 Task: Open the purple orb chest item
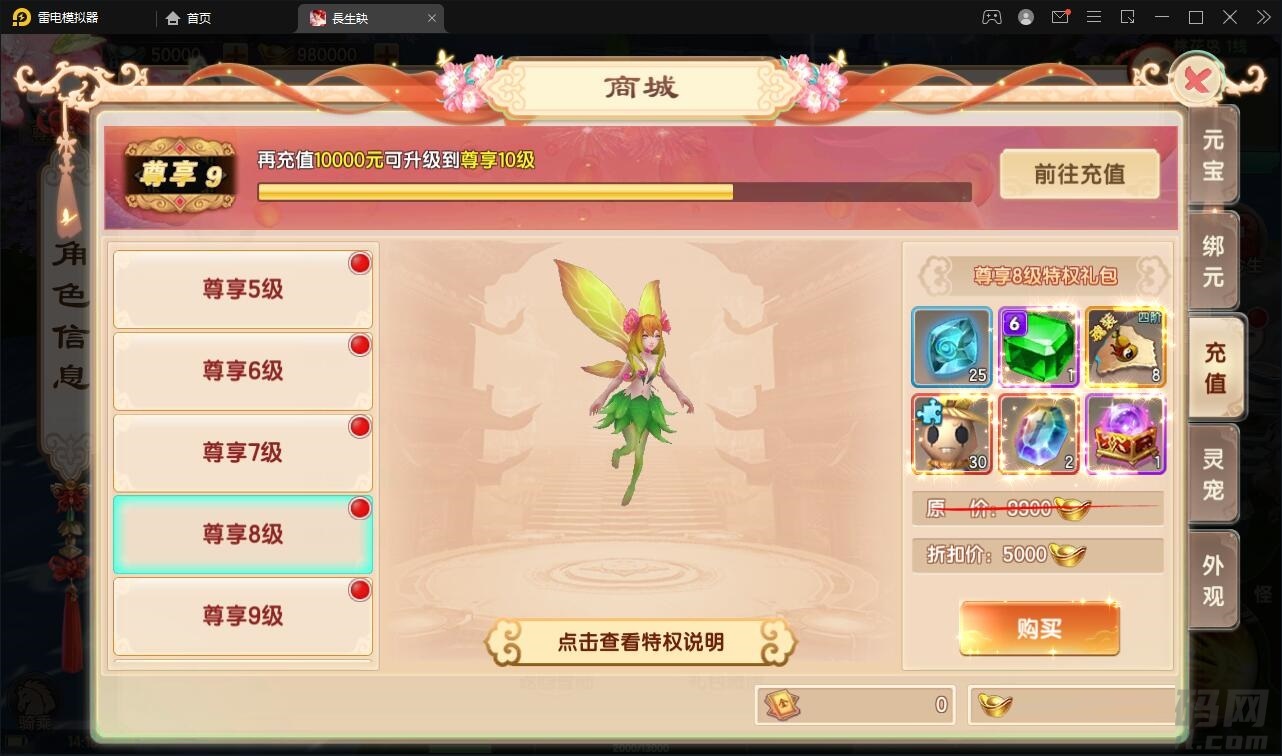coord(1124,435)
